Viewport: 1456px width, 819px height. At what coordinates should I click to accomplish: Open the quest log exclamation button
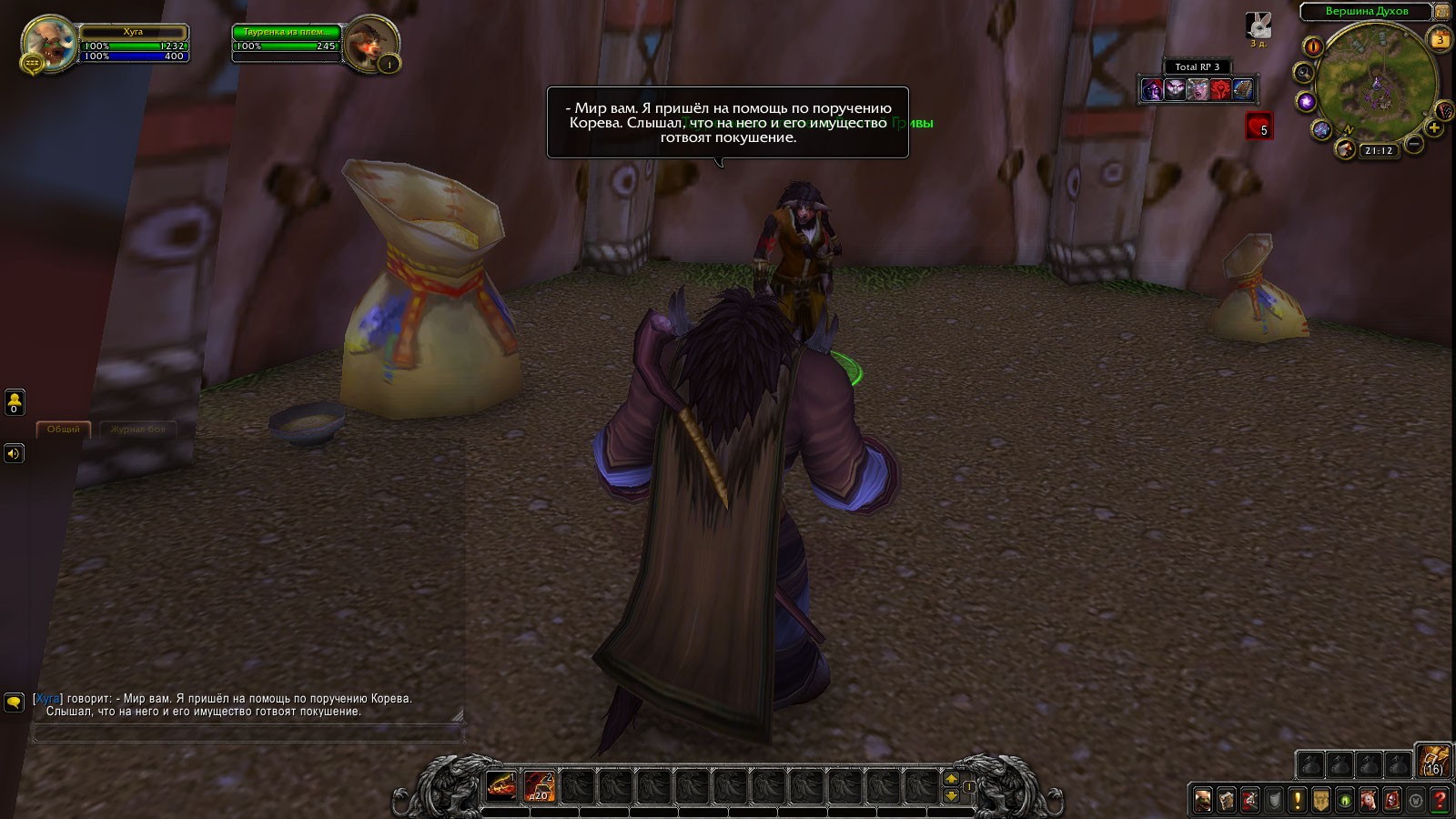[x=1298, y=800]
